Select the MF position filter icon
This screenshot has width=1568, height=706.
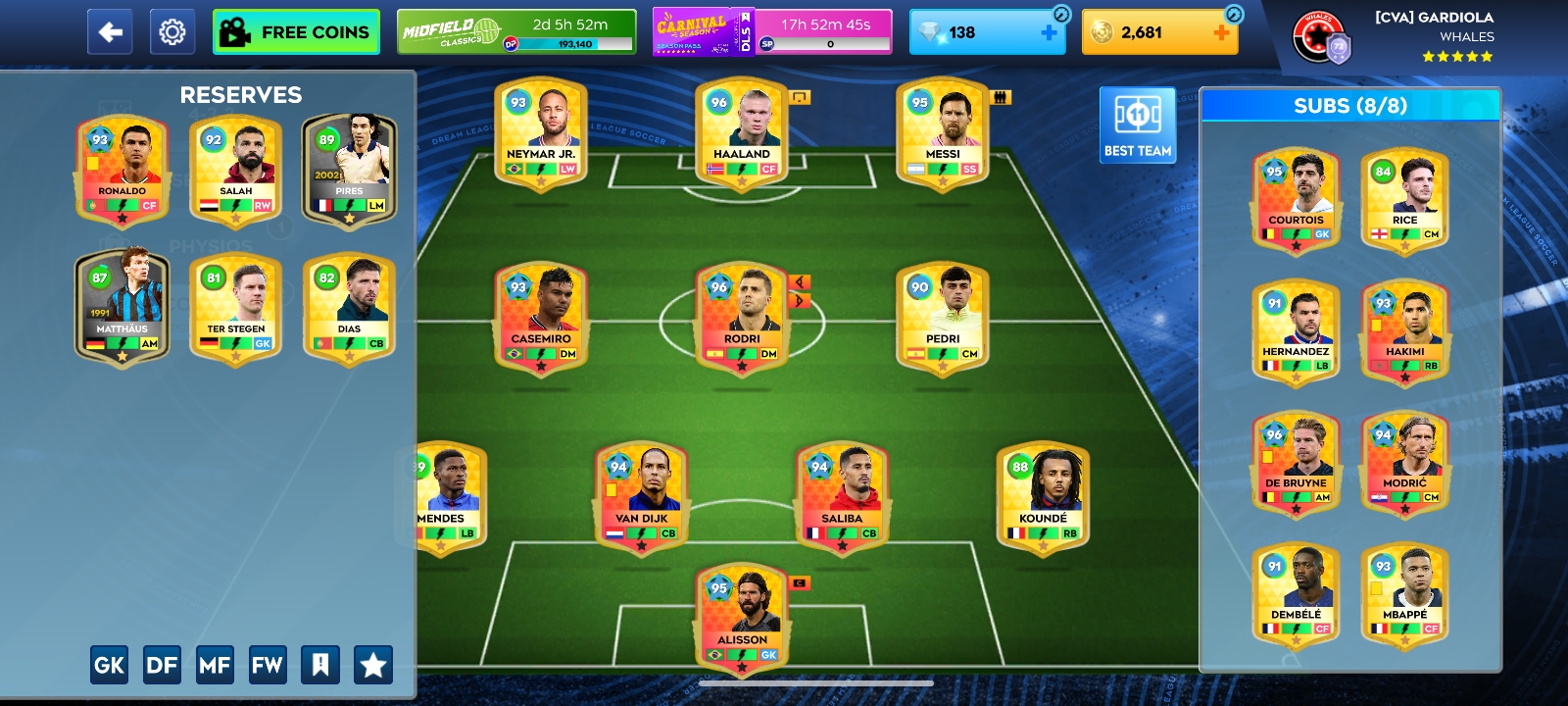click(216, 664)
